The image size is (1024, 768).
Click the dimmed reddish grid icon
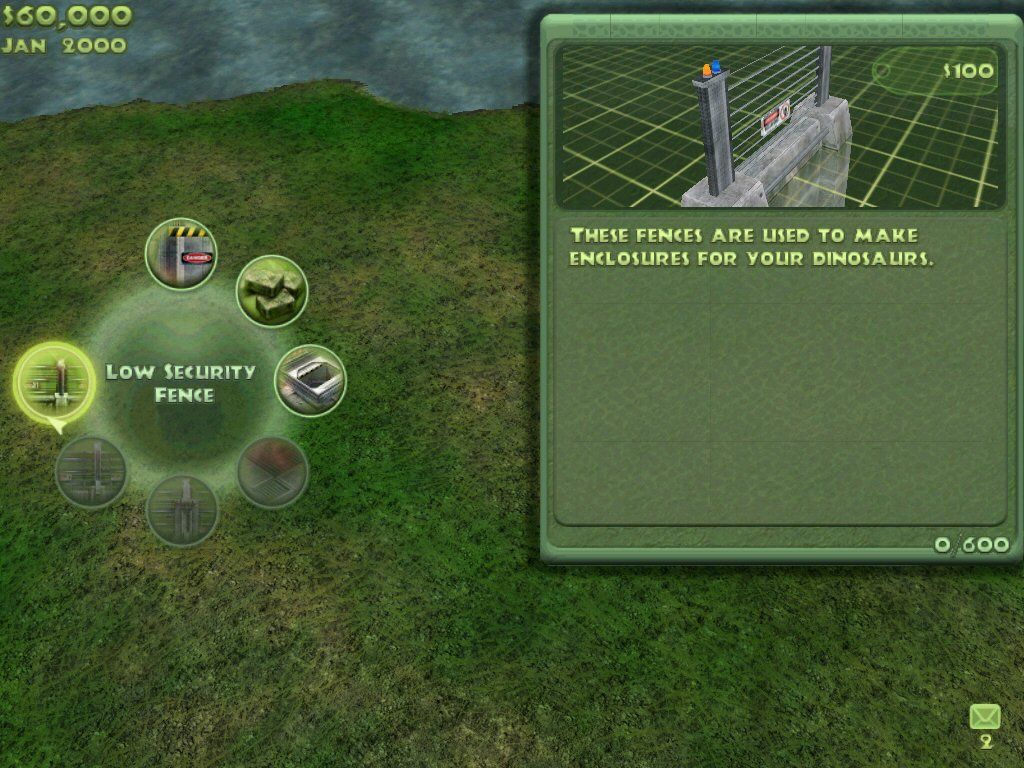272,472
